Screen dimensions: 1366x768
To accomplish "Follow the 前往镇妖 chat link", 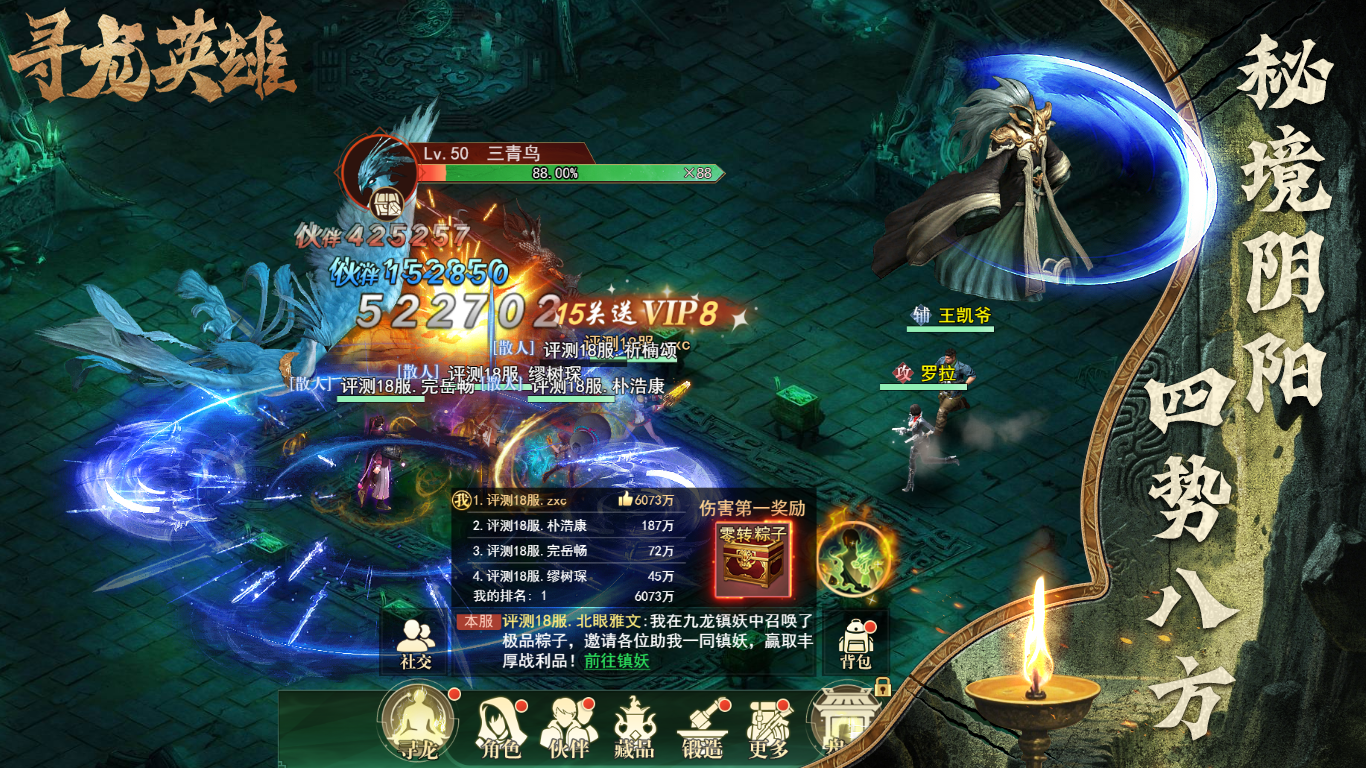I will [617, 661].
